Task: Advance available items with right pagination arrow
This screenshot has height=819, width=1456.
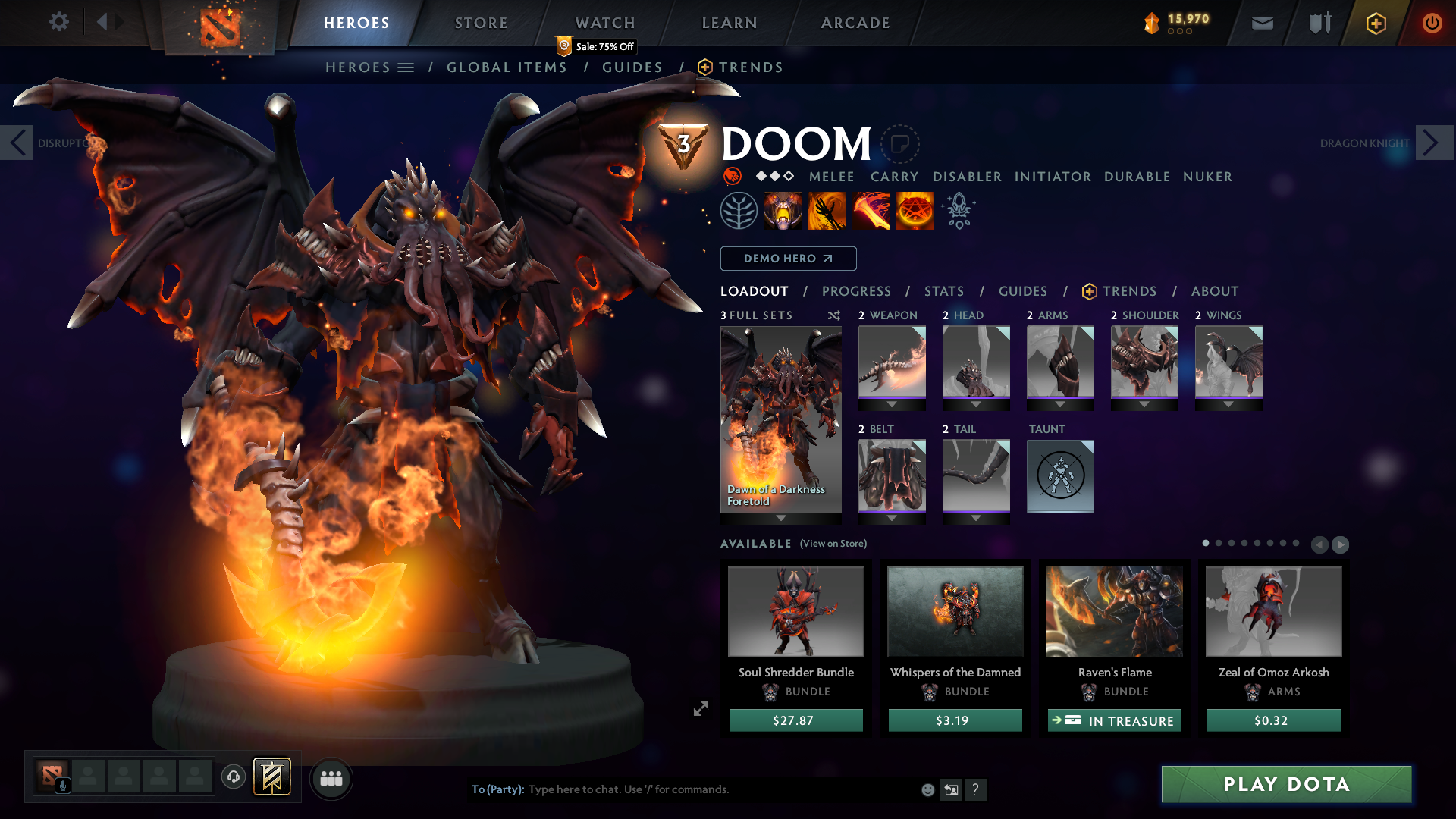Action: coord(1340,544)
